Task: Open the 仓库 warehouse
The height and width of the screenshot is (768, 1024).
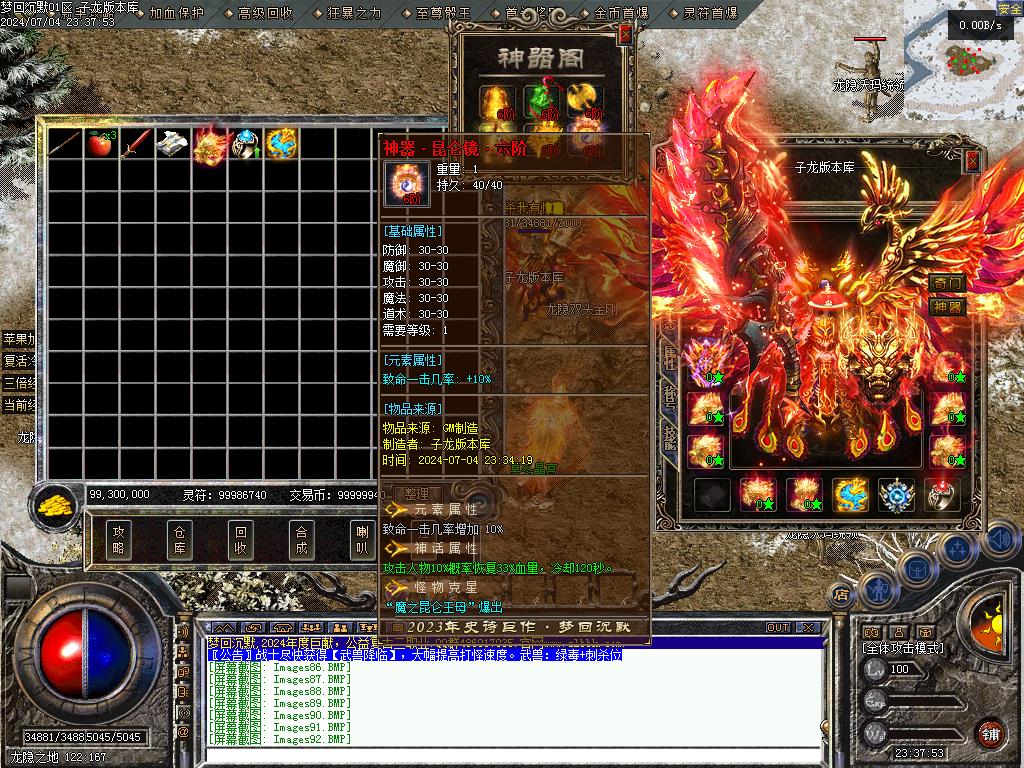Action: (180, 540)
